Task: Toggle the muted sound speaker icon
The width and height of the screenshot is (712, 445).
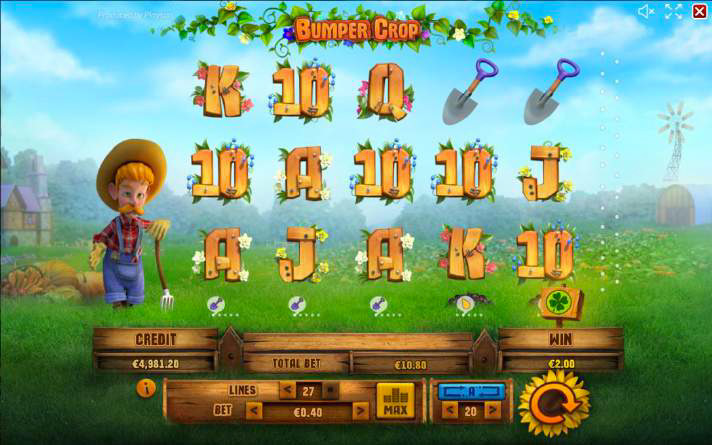Action: [x=646, y=12]
